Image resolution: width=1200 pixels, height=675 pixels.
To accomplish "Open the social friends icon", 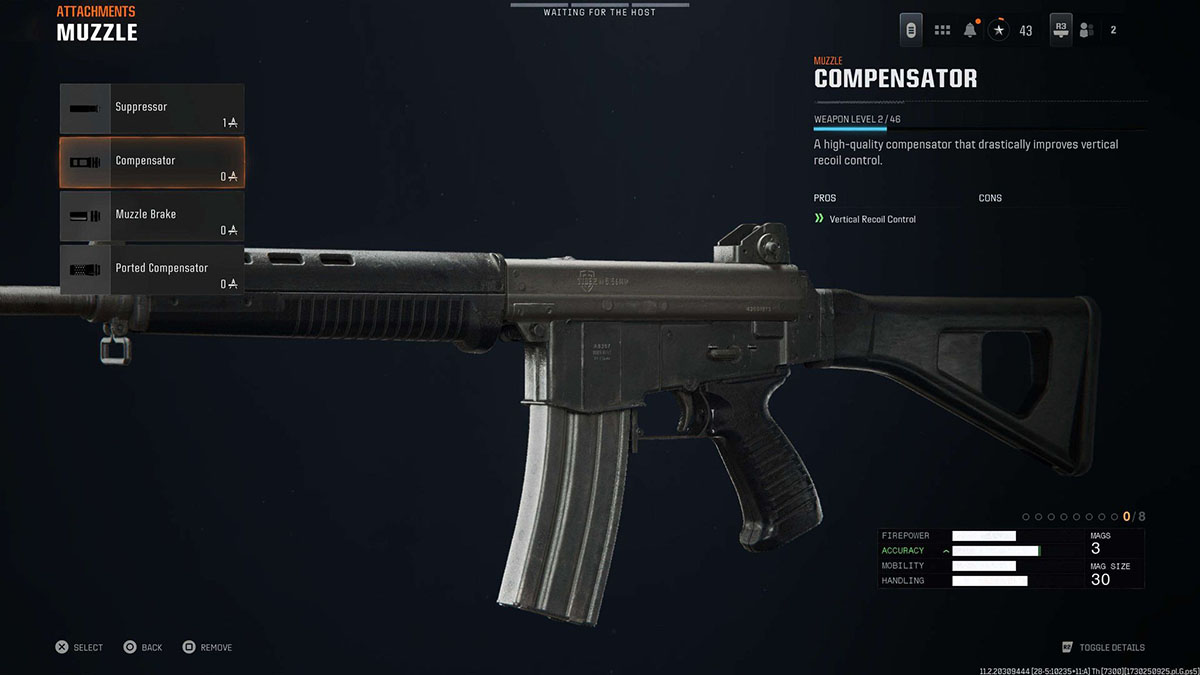I will (1086, 30).
